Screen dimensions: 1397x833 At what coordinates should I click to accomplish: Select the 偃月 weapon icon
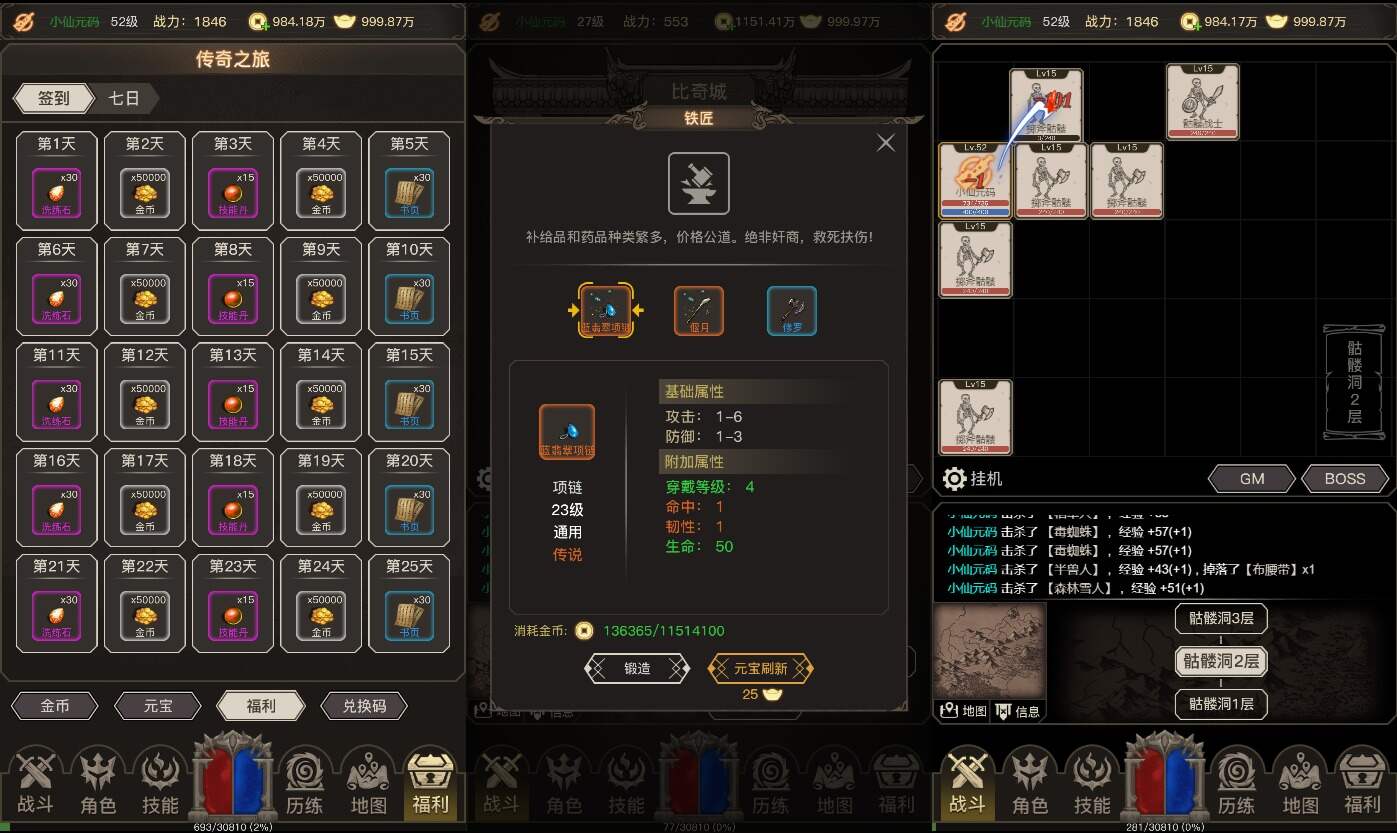click(699, 311)
